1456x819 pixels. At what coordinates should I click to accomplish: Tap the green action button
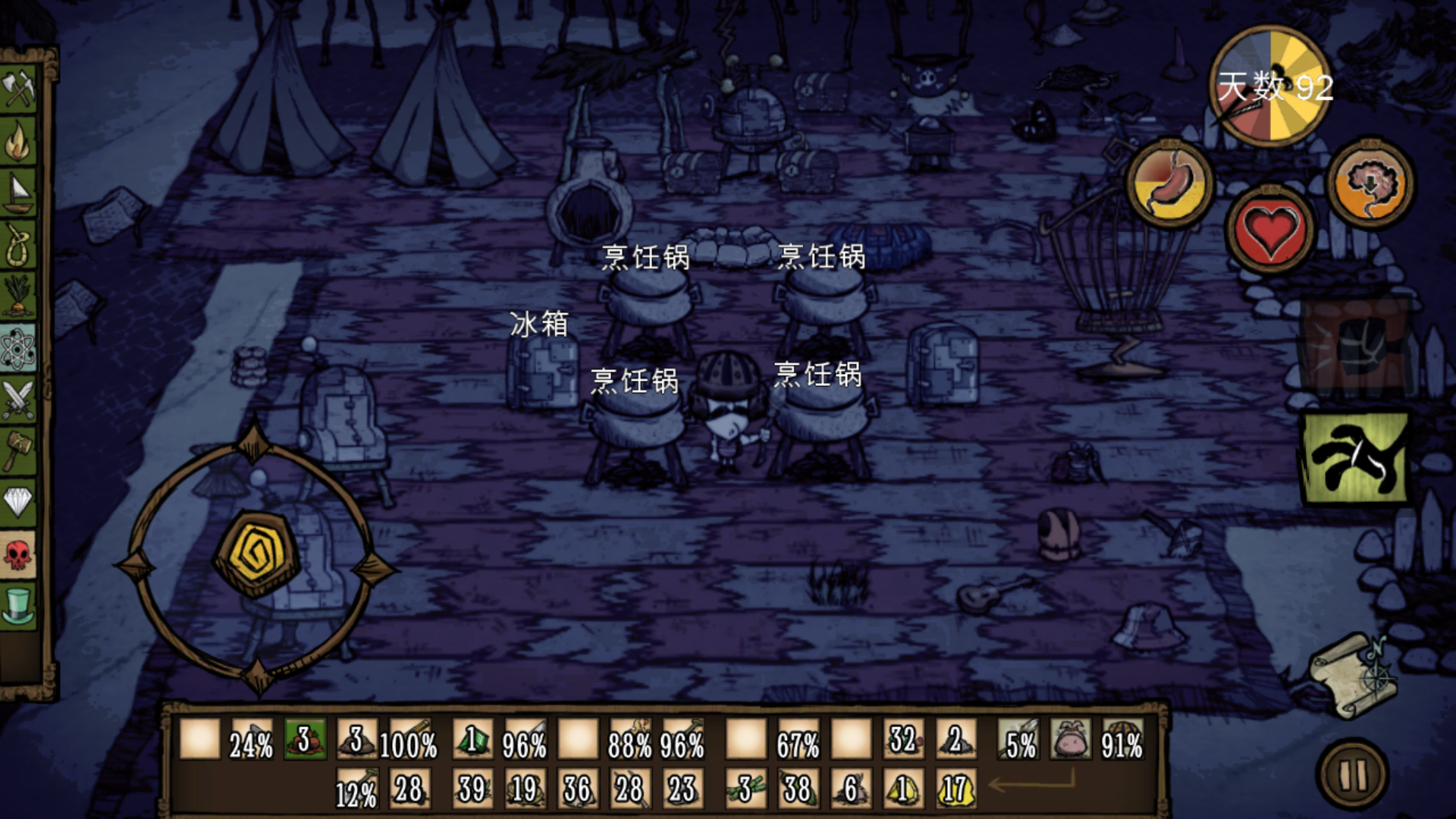(x=1355, y=459)
